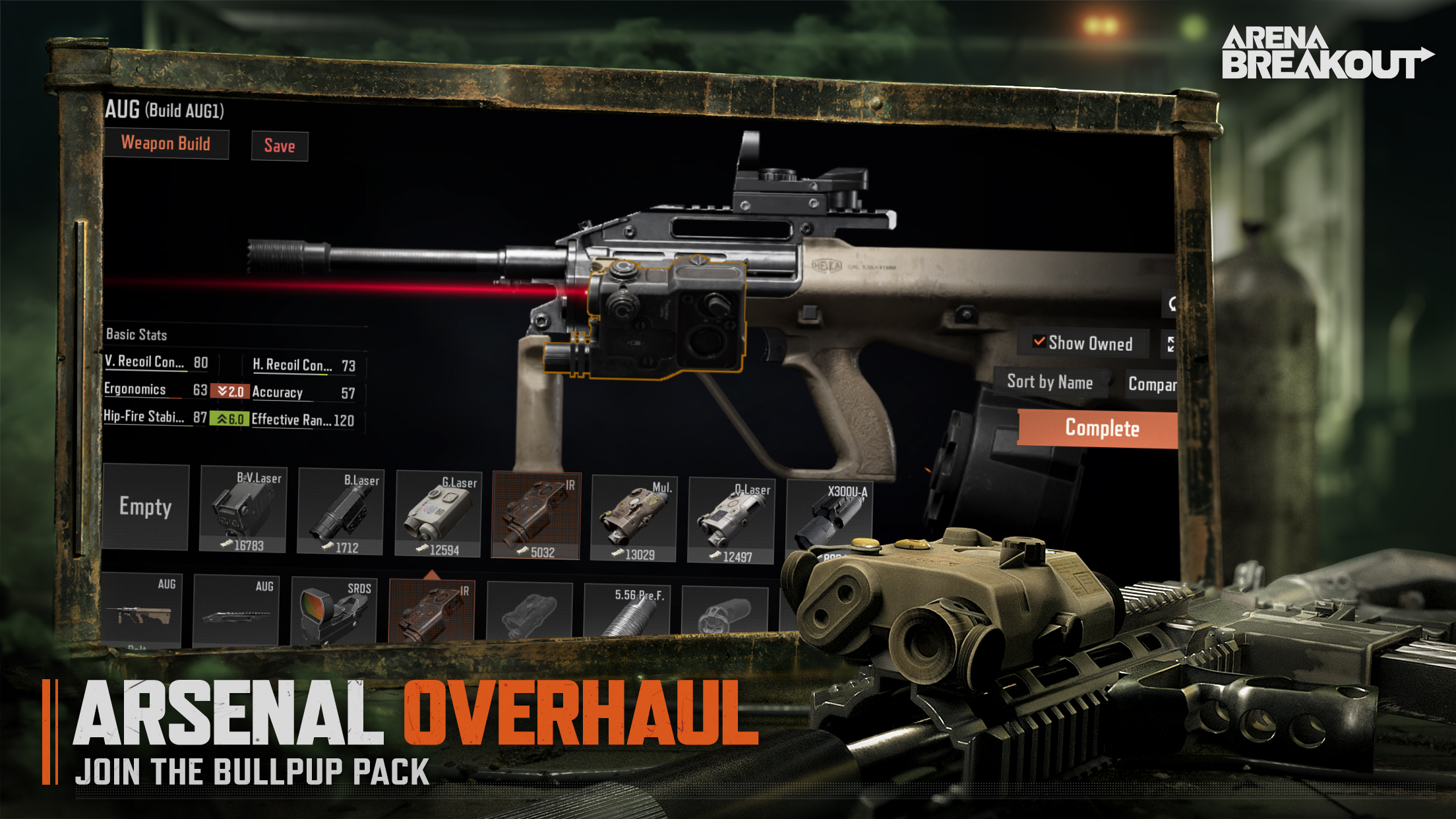Expand the weapon preview to fullscreen
The height and width of the screenshot is (819, 1456).
tap(1170, 344)
